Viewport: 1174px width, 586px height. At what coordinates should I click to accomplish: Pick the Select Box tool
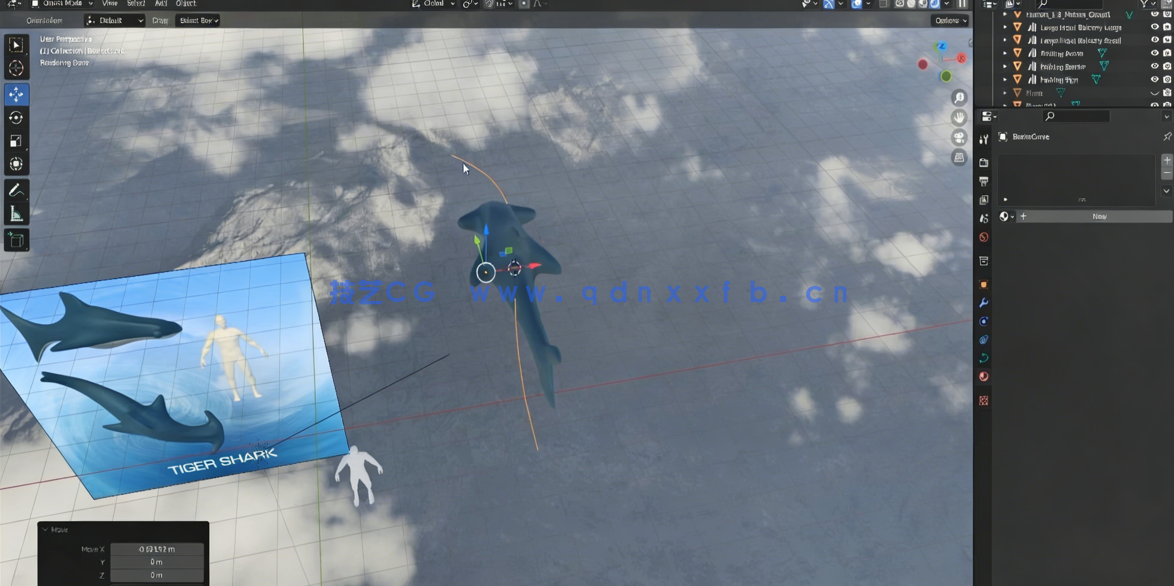pyautogui.click(x=16, y=45)
